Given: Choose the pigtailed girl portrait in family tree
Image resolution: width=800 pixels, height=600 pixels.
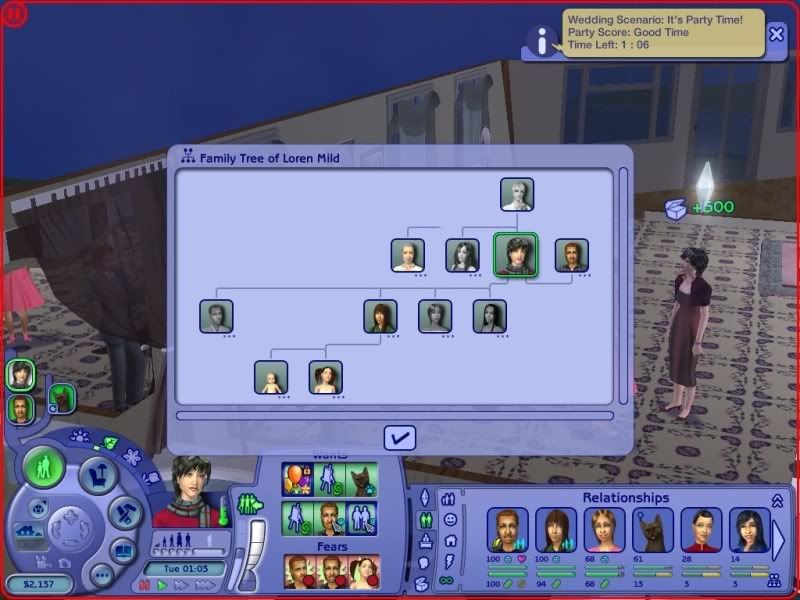Looking at the screenshot, I should [326, 377].
